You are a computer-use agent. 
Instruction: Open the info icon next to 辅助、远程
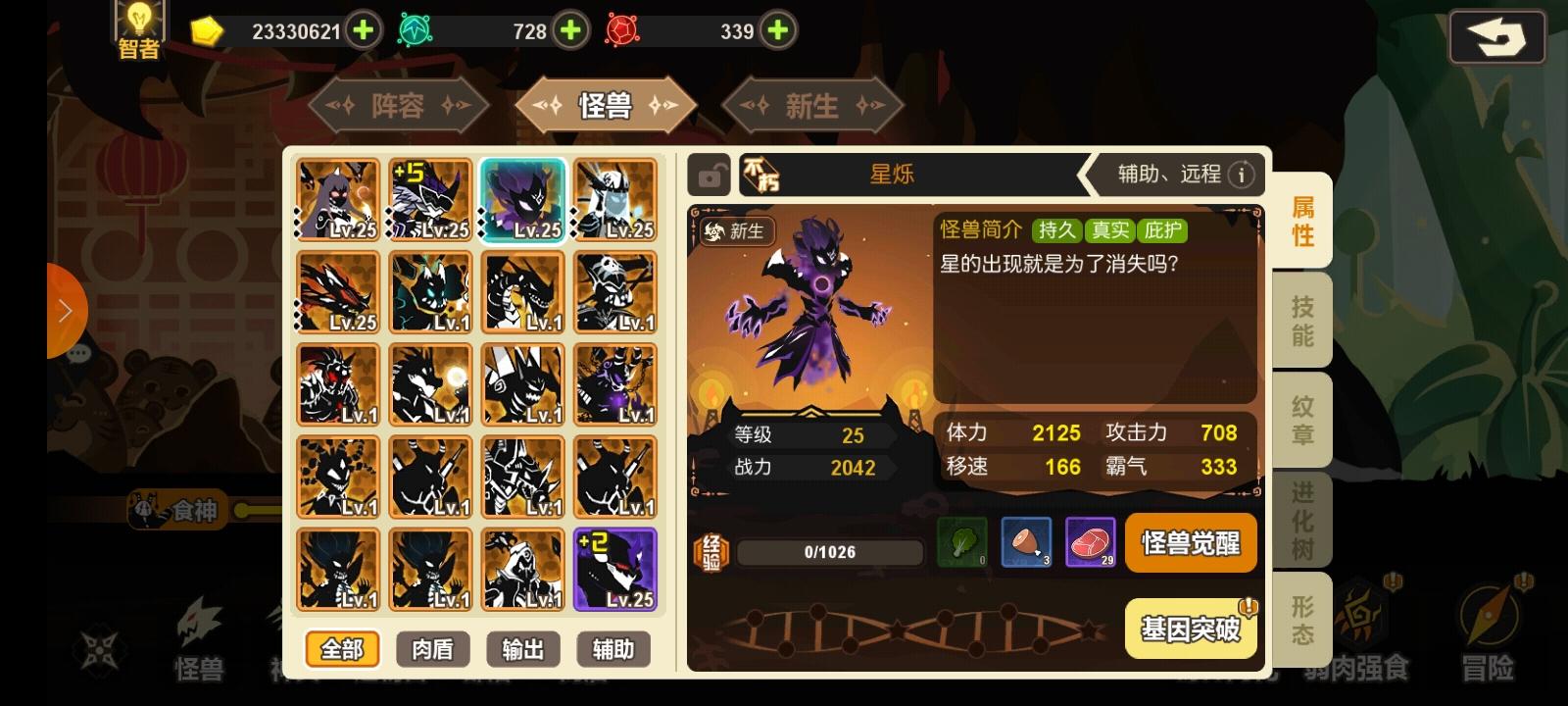click(x=1242, y=174)
